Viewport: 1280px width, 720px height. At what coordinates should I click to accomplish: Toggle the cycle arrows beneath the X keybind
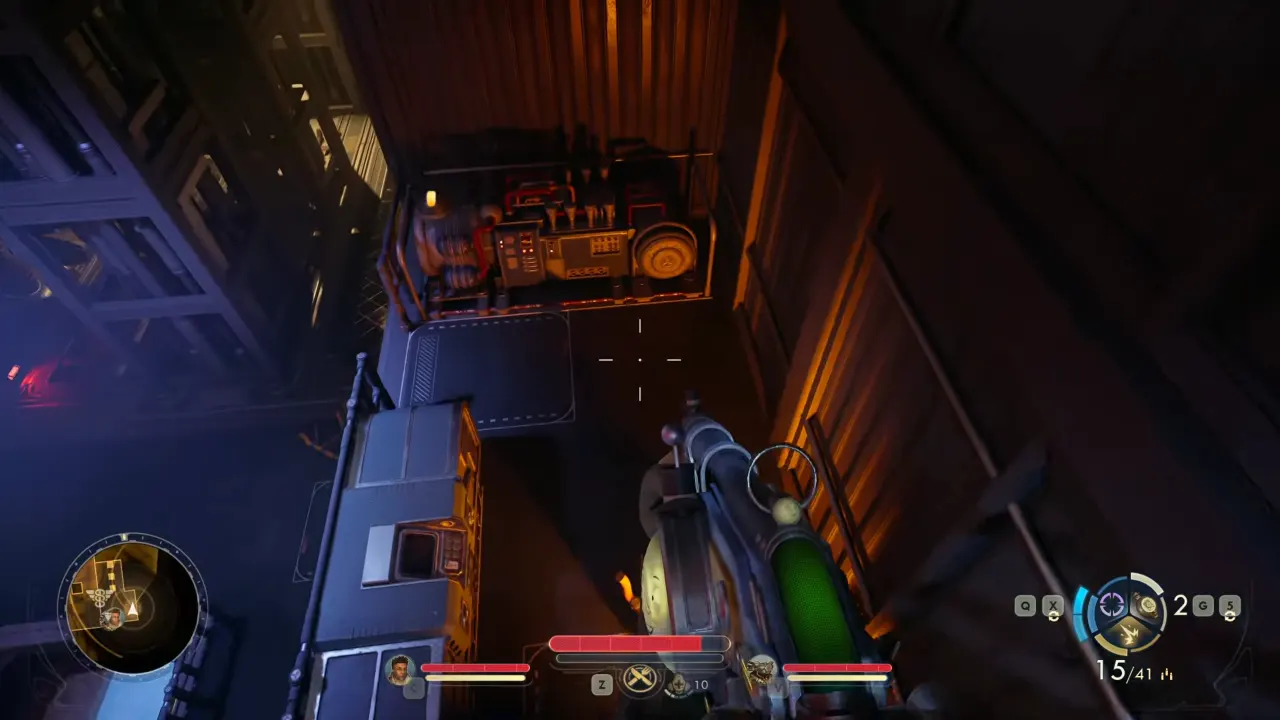(1053, 617)
